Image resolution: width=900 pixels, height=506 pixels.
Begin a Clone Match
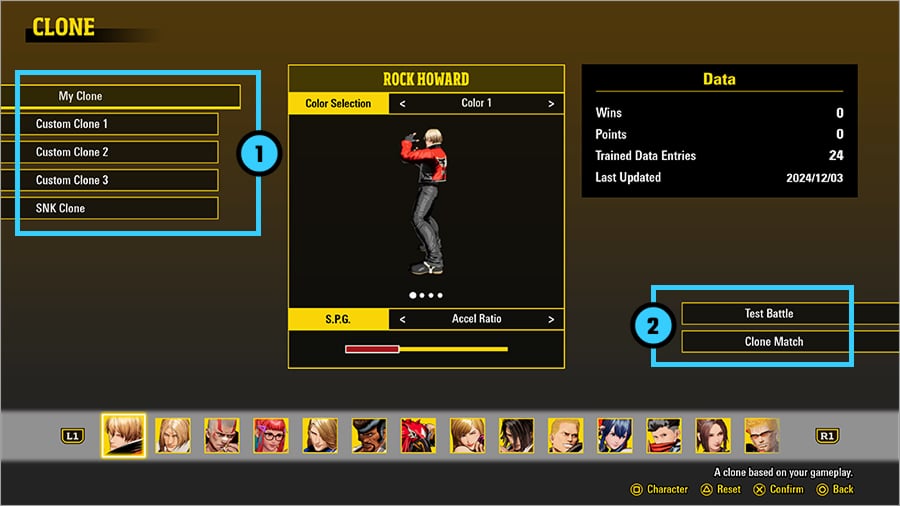(769, 341)
